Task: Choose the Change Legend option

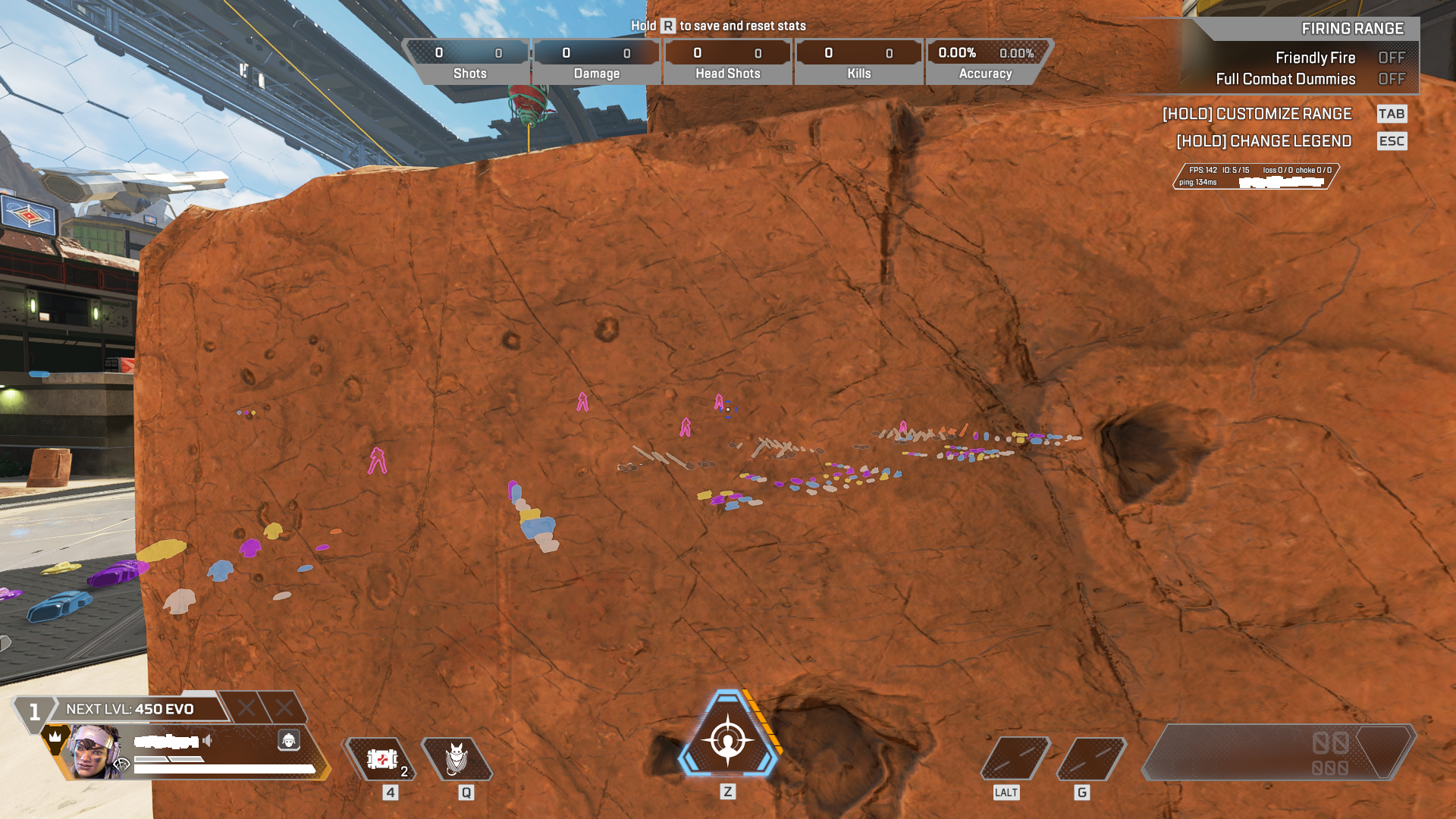Action: pos(1263,141)
